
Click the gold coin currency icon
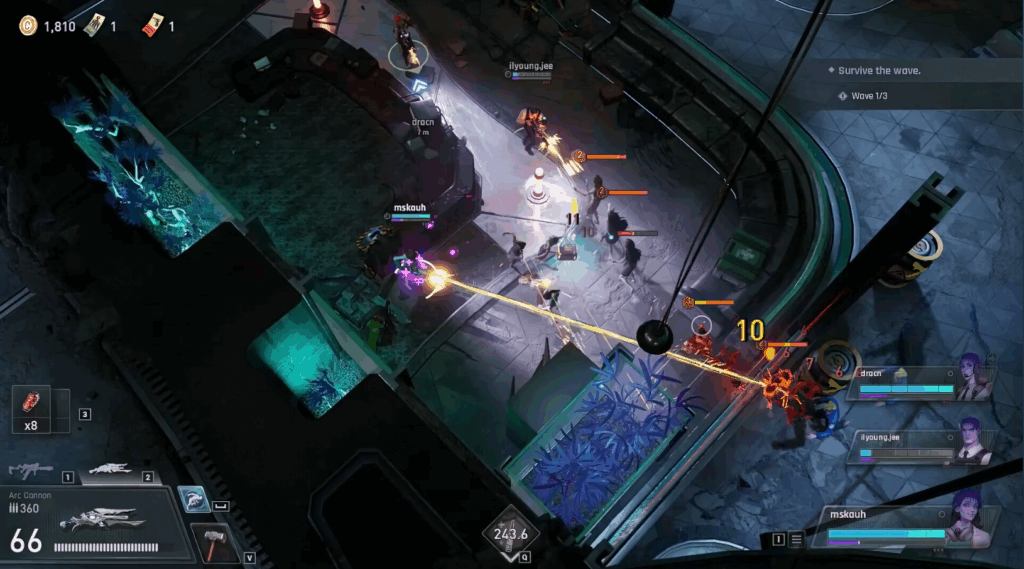[28, 26]
